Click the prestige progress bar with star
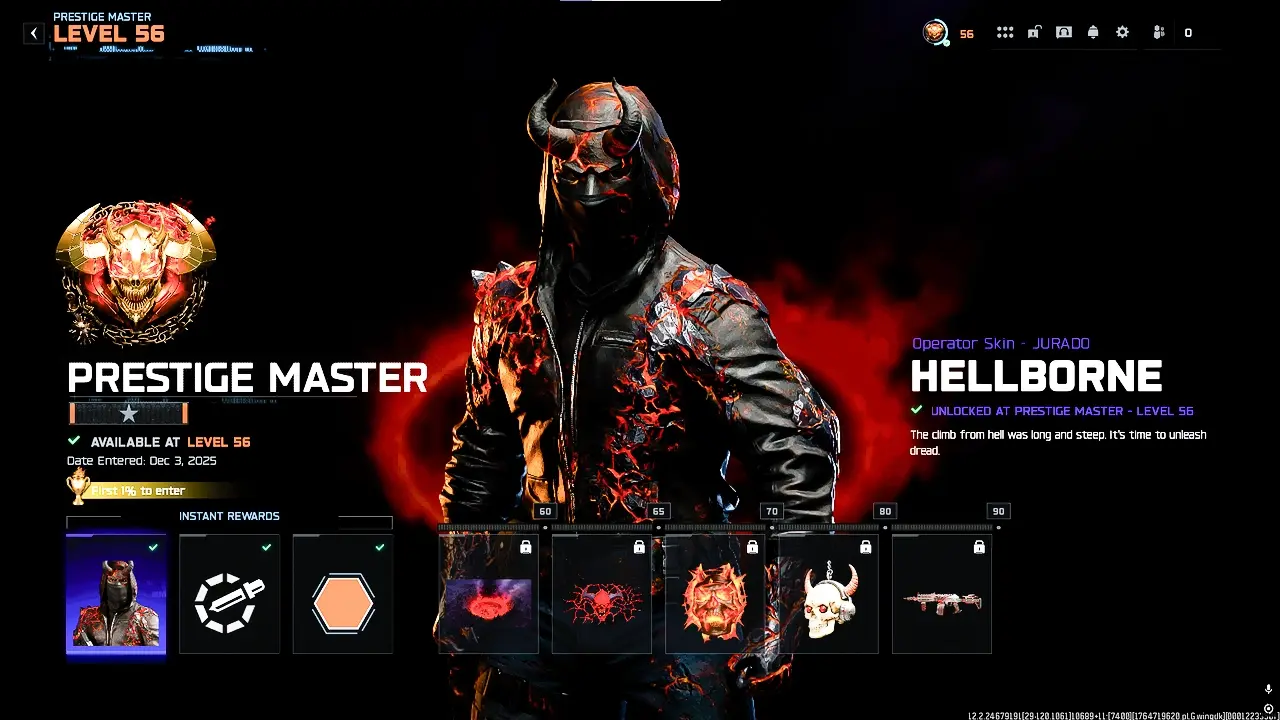This screenshot has width=1280, height=720. point(127,412)
